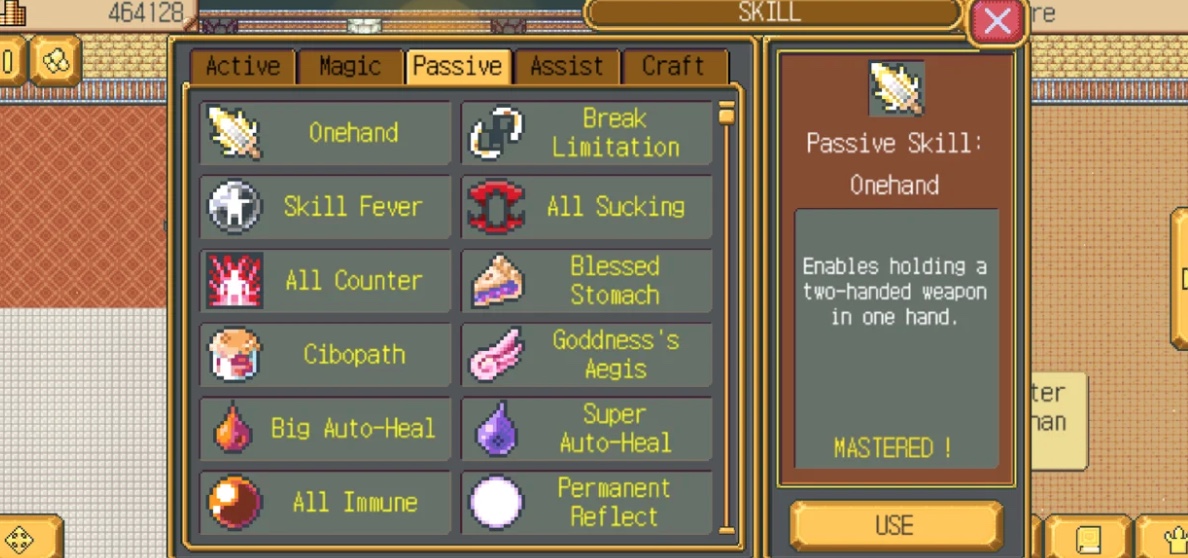
Task: Select the All Immune skill
Action: tap(325, 503)
